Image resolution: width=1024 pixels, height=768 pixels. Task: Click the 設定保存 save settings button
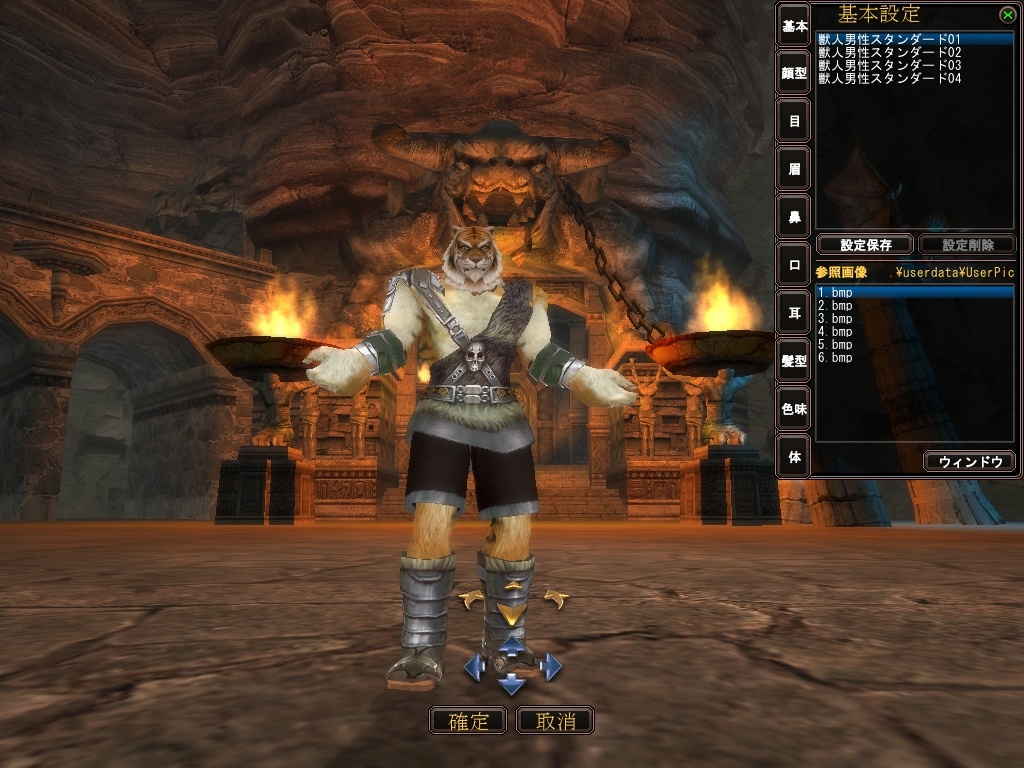[865, 244]
